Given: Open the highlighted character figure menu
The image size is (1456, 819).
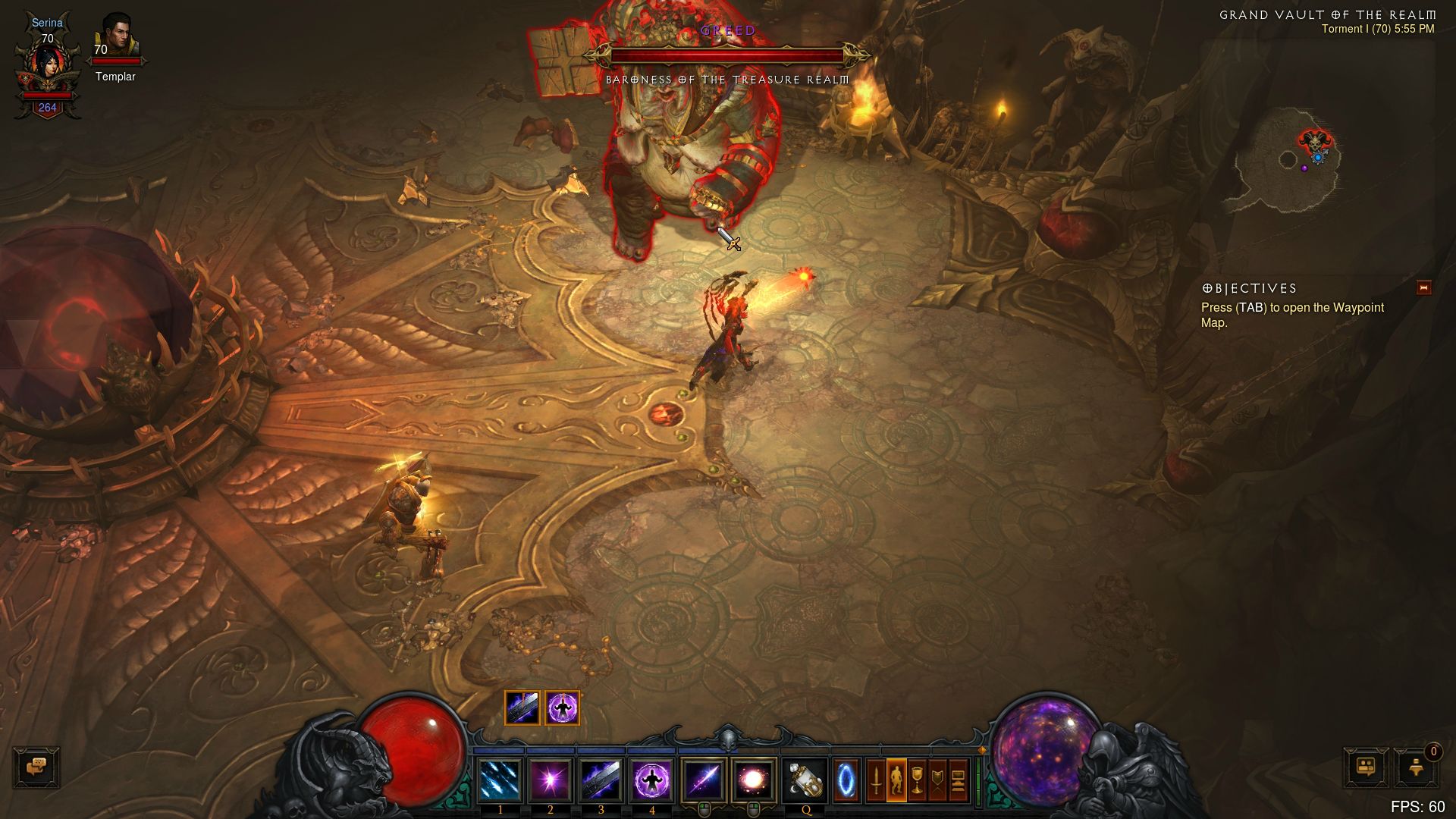Looking at the screenshot, I should [x=896, y=780].
